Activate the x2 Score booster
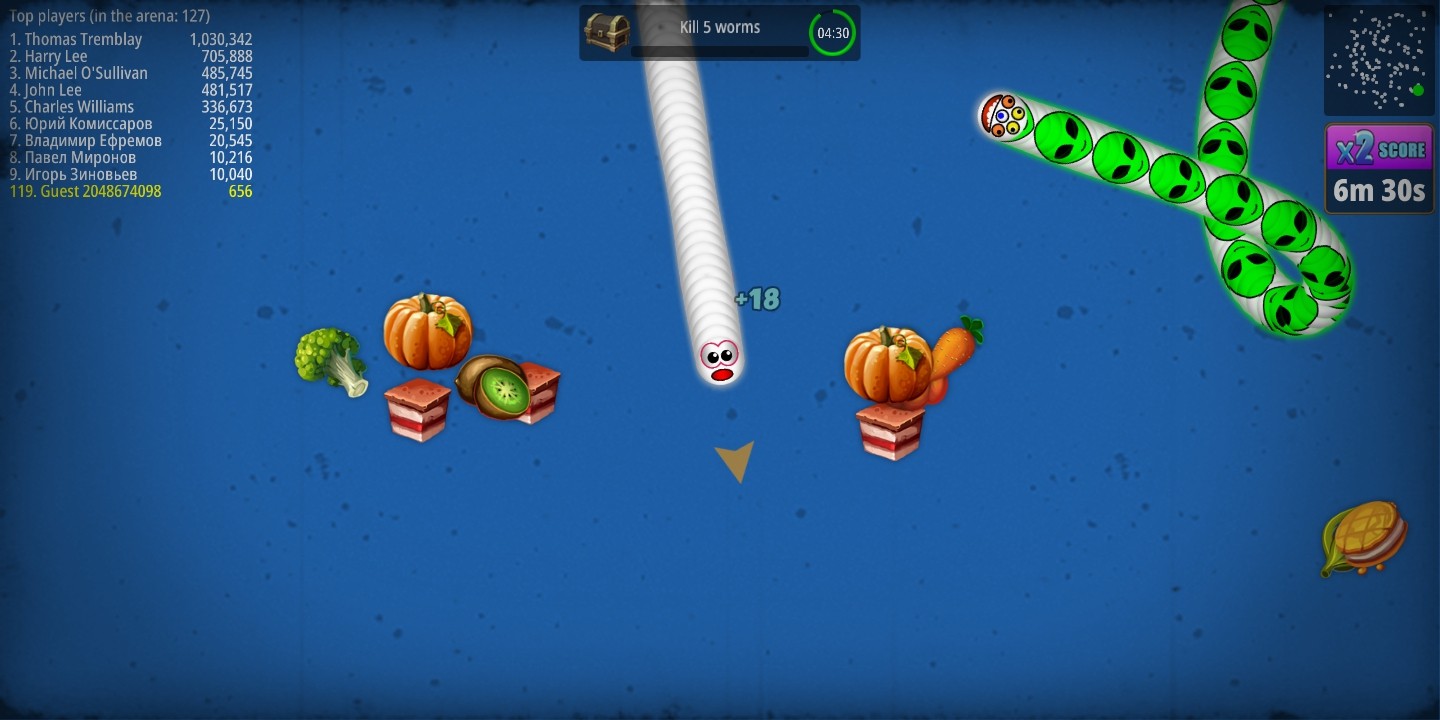This screenshot has height=720, width=1440. (1379, 147)
